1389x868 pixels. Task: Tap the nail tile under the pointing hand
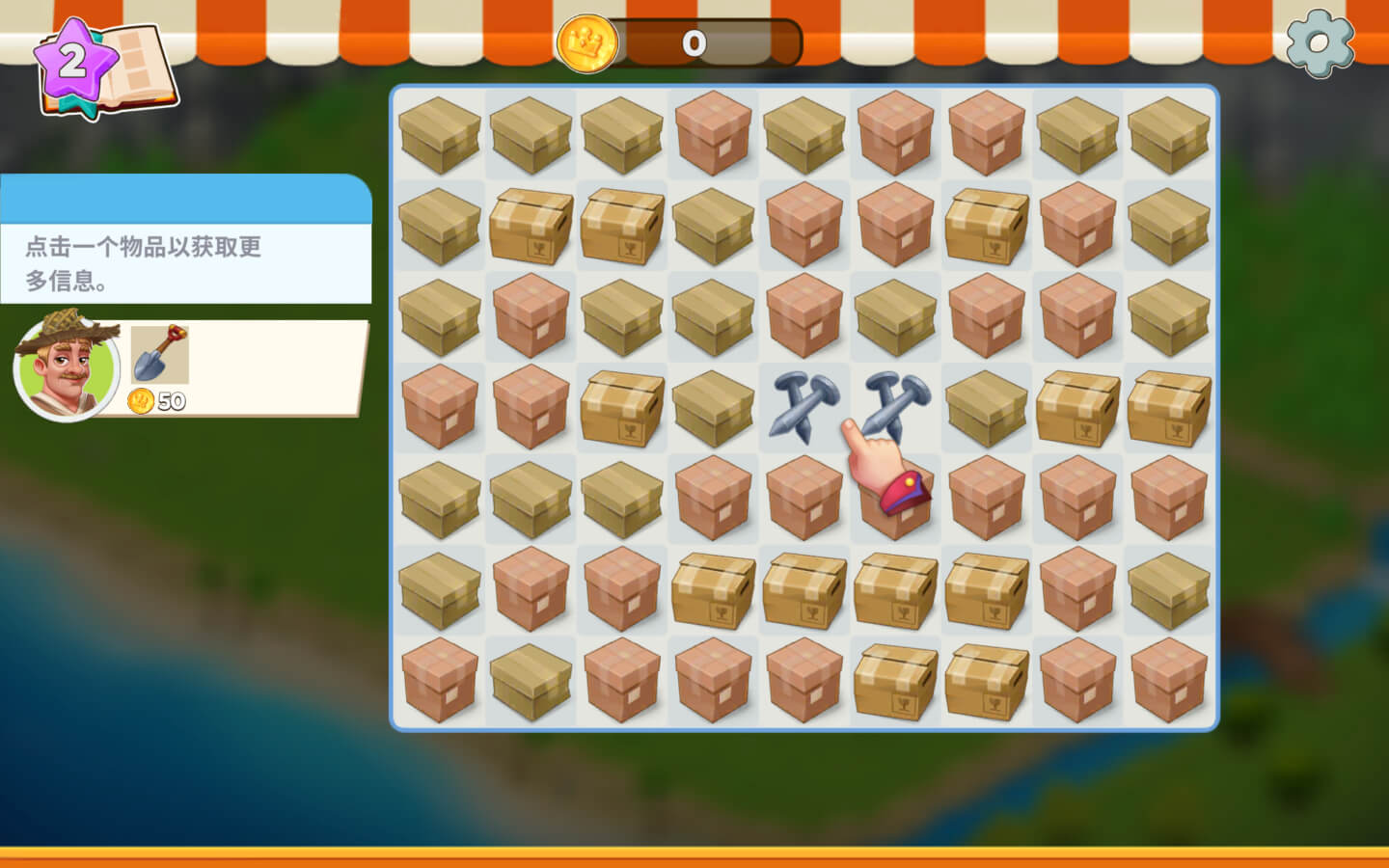[896, 401]
